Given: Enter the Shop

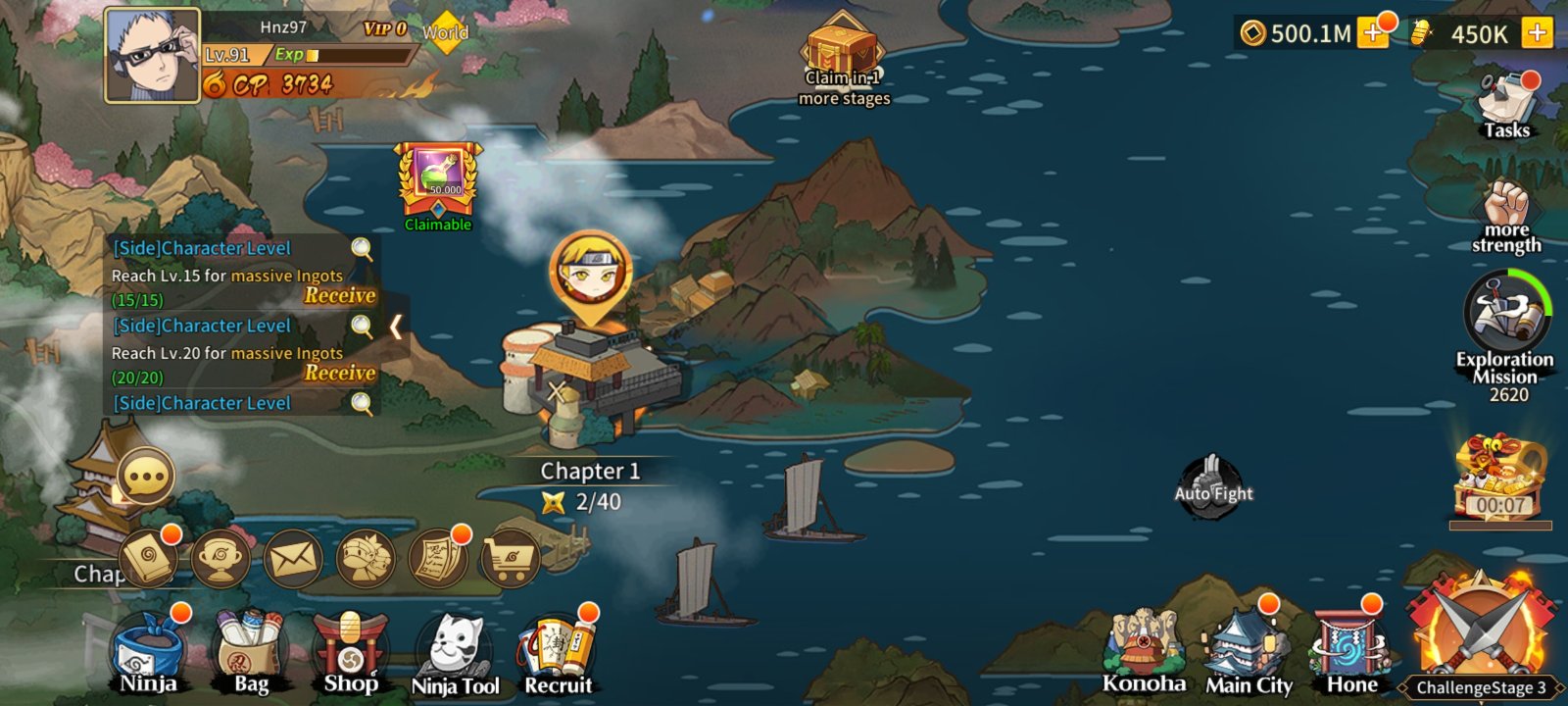Looking at the screenshot, I should click(x=350, y=653).
